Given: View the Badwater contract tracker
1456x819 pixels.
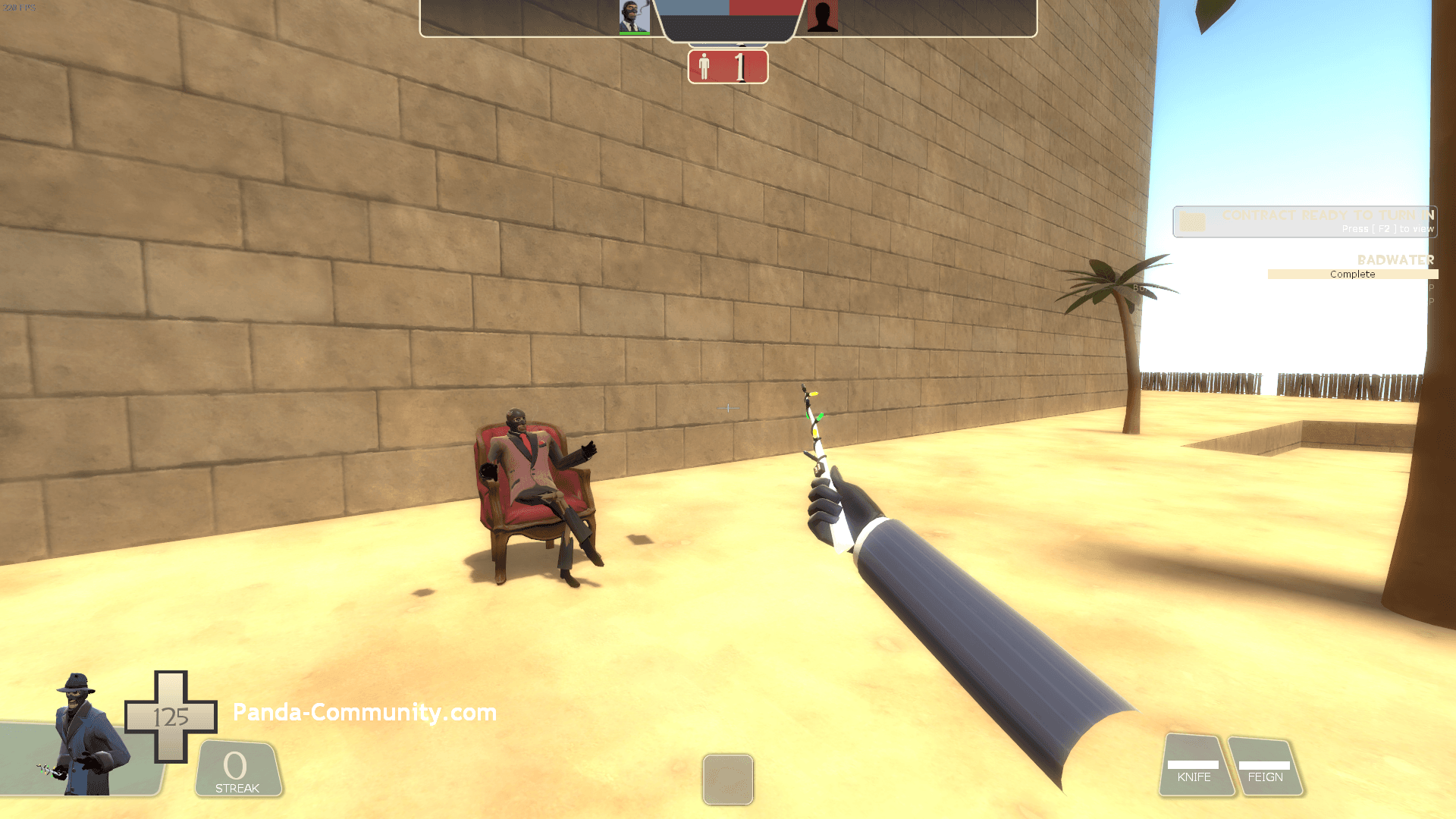Looking at the screenshot, I should (1353, 267).
